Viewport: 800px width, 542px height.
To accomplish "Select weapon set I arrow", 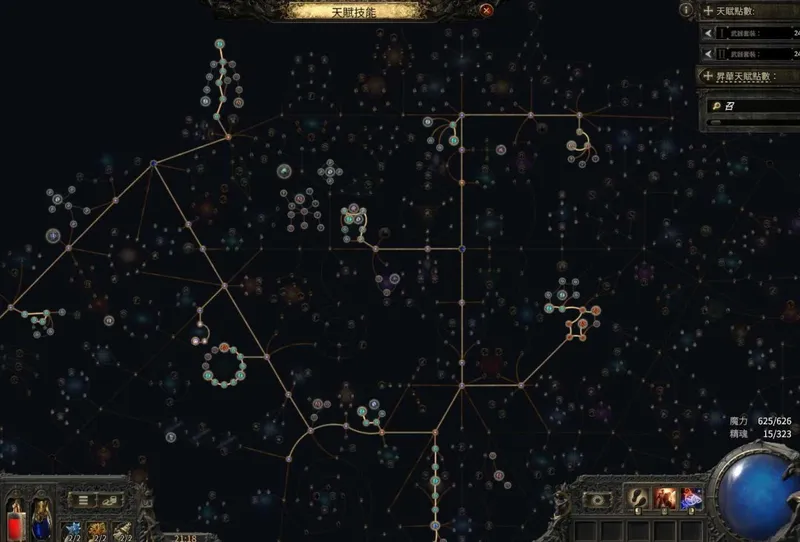I will coord(709,33).
